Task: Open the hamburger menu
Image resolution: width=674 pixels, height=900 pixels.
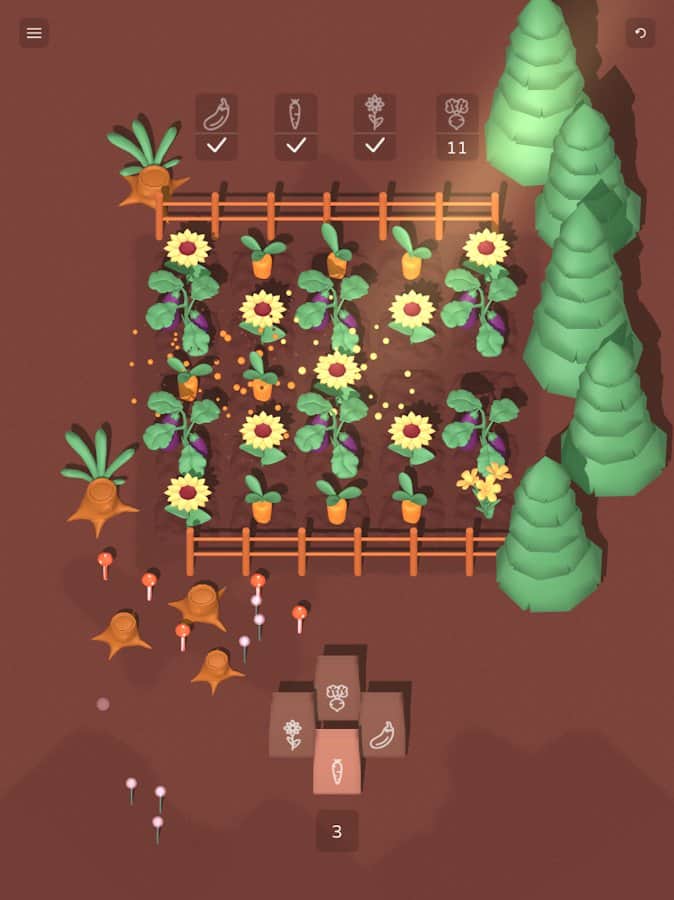Action: point(34,33)
